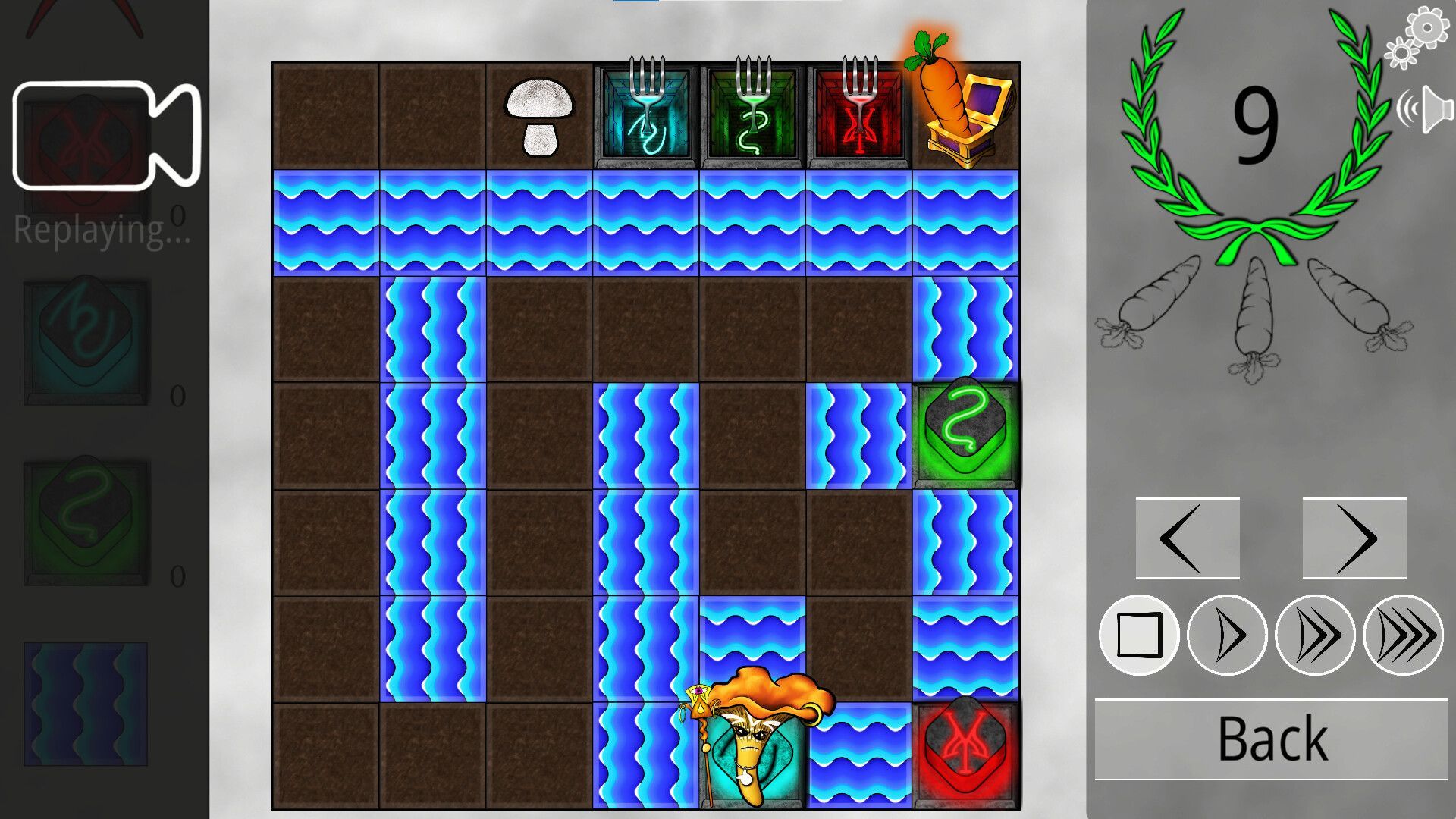Select the cyan rune tile in the side palette

click(x=86, y=343)
